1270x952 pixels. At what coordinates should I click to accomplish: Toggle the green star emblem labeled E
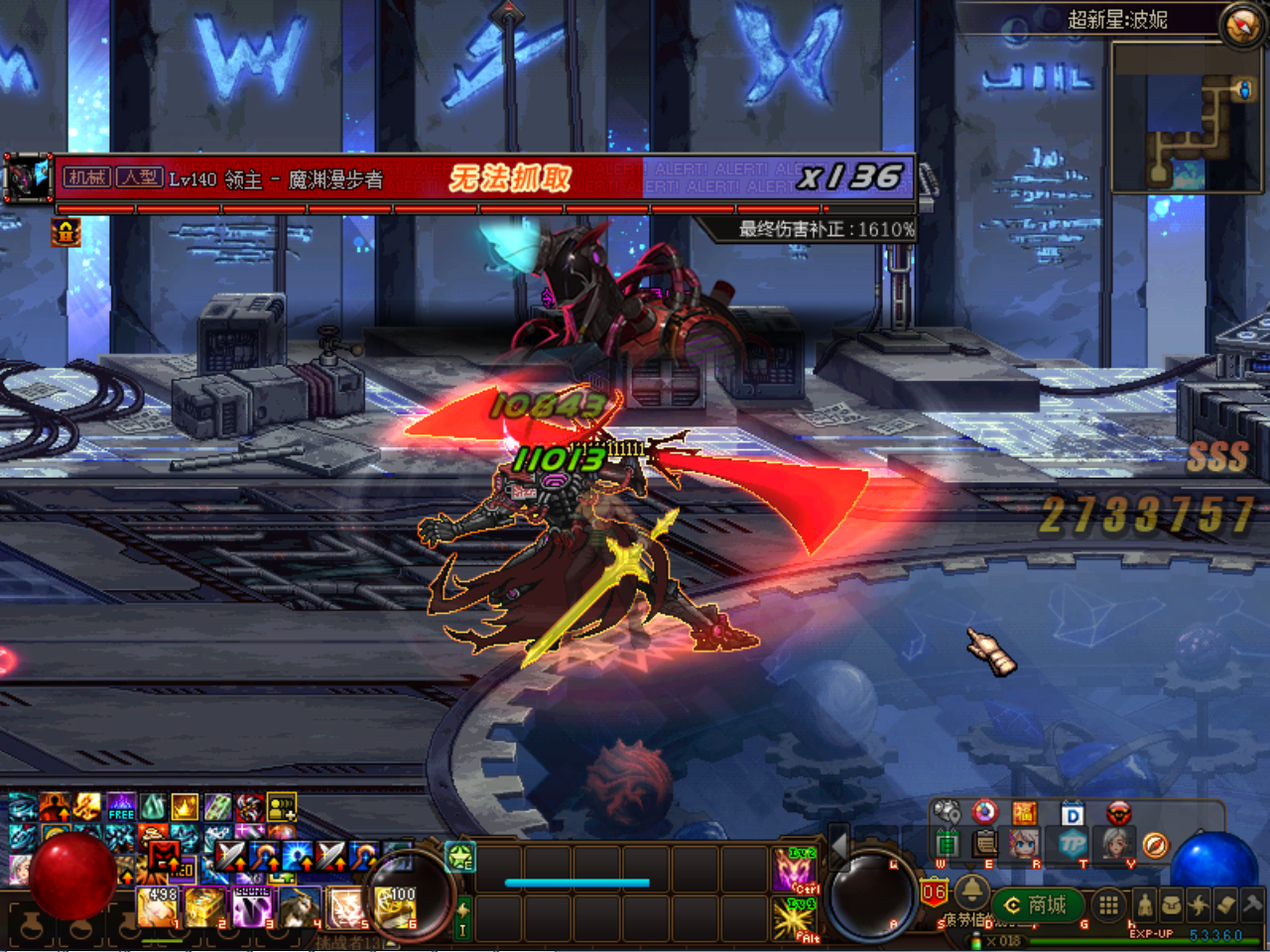[x=458, y=859]
